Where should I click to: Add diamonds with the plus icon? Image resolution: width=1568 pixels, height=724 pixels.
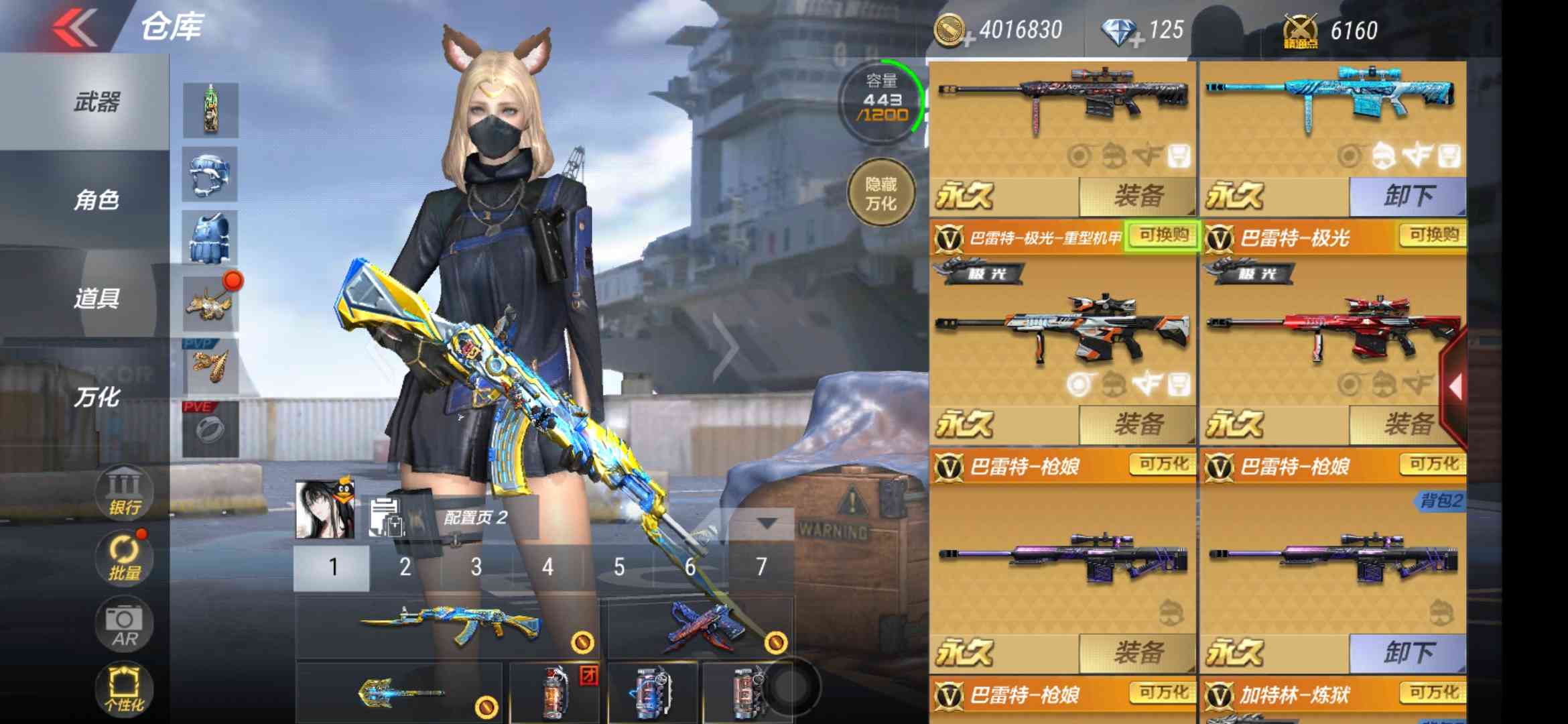pyautogui.click(x=1136, y=41)
